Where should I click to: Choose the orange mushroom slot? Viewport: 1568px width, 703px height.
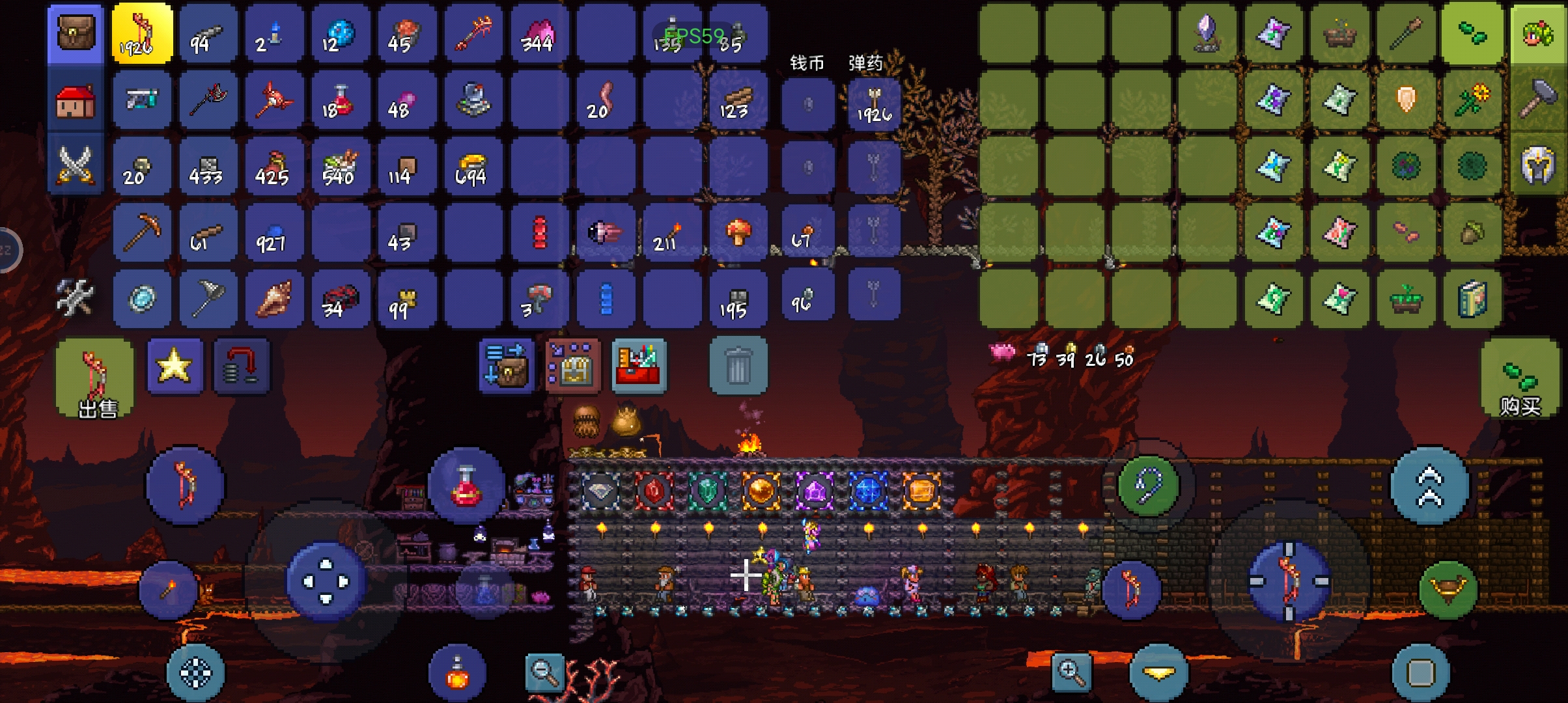pos(738,232)
